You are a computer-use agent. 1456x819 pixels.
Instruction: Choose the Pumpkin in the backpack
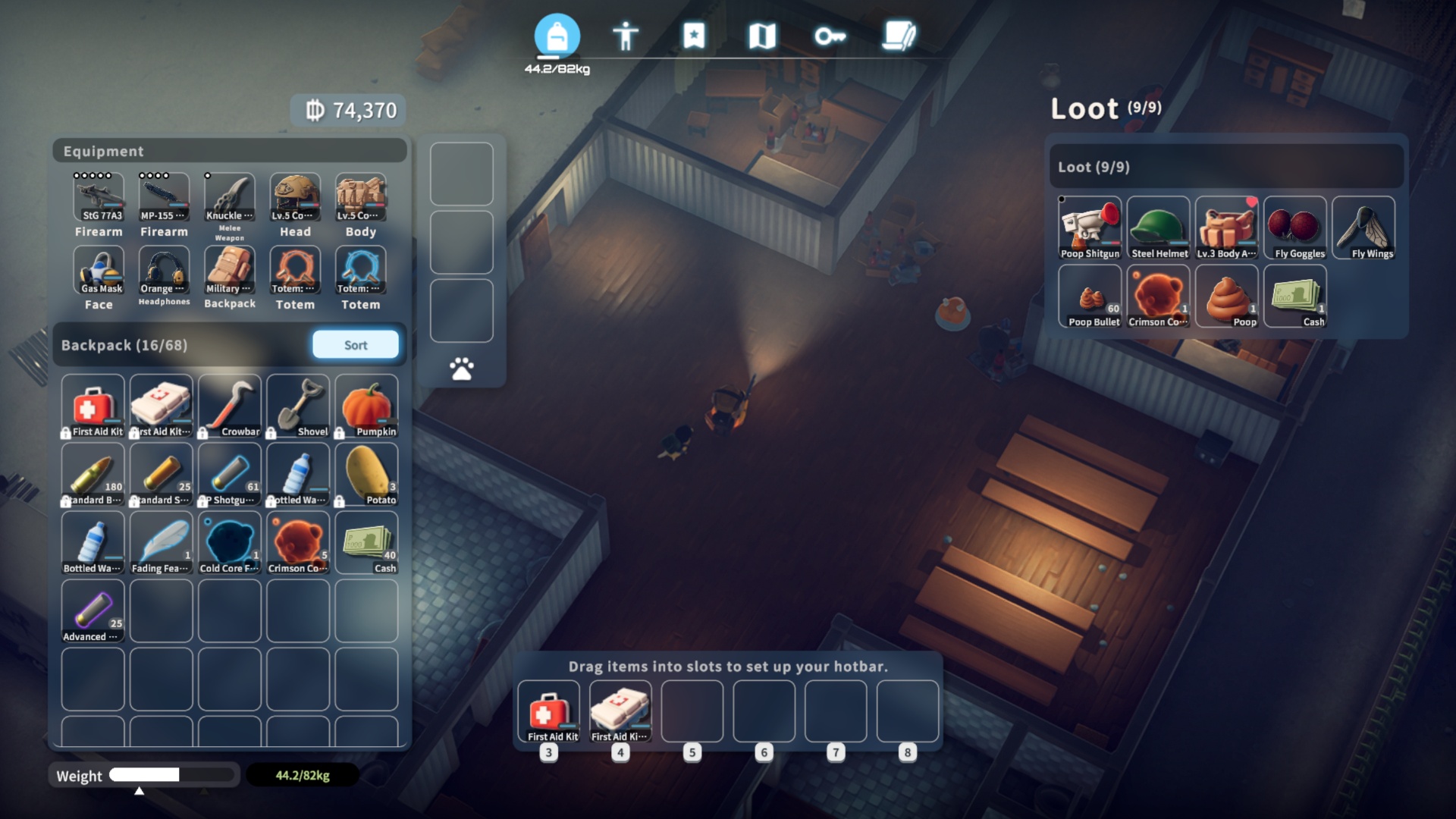(x=366, y=406)
